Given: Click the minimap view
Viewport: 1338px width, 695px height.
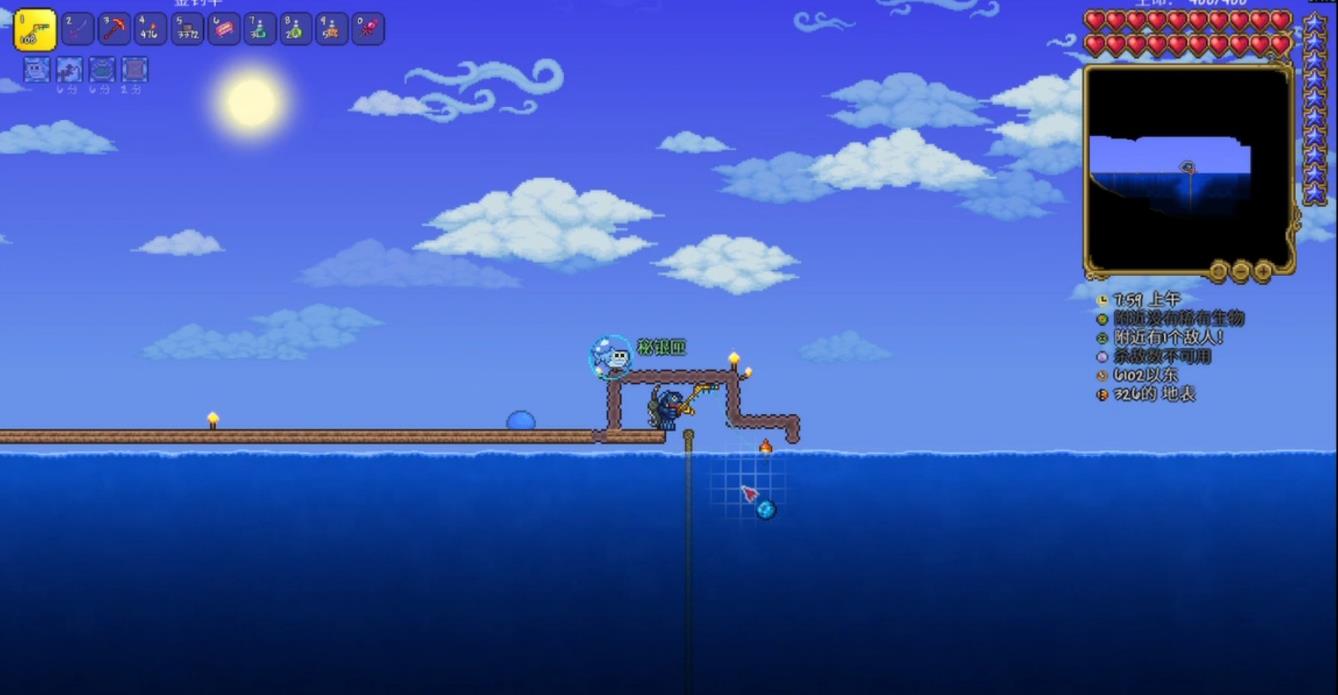Looking at the screenshot, I should click(x=1187, y=168).
